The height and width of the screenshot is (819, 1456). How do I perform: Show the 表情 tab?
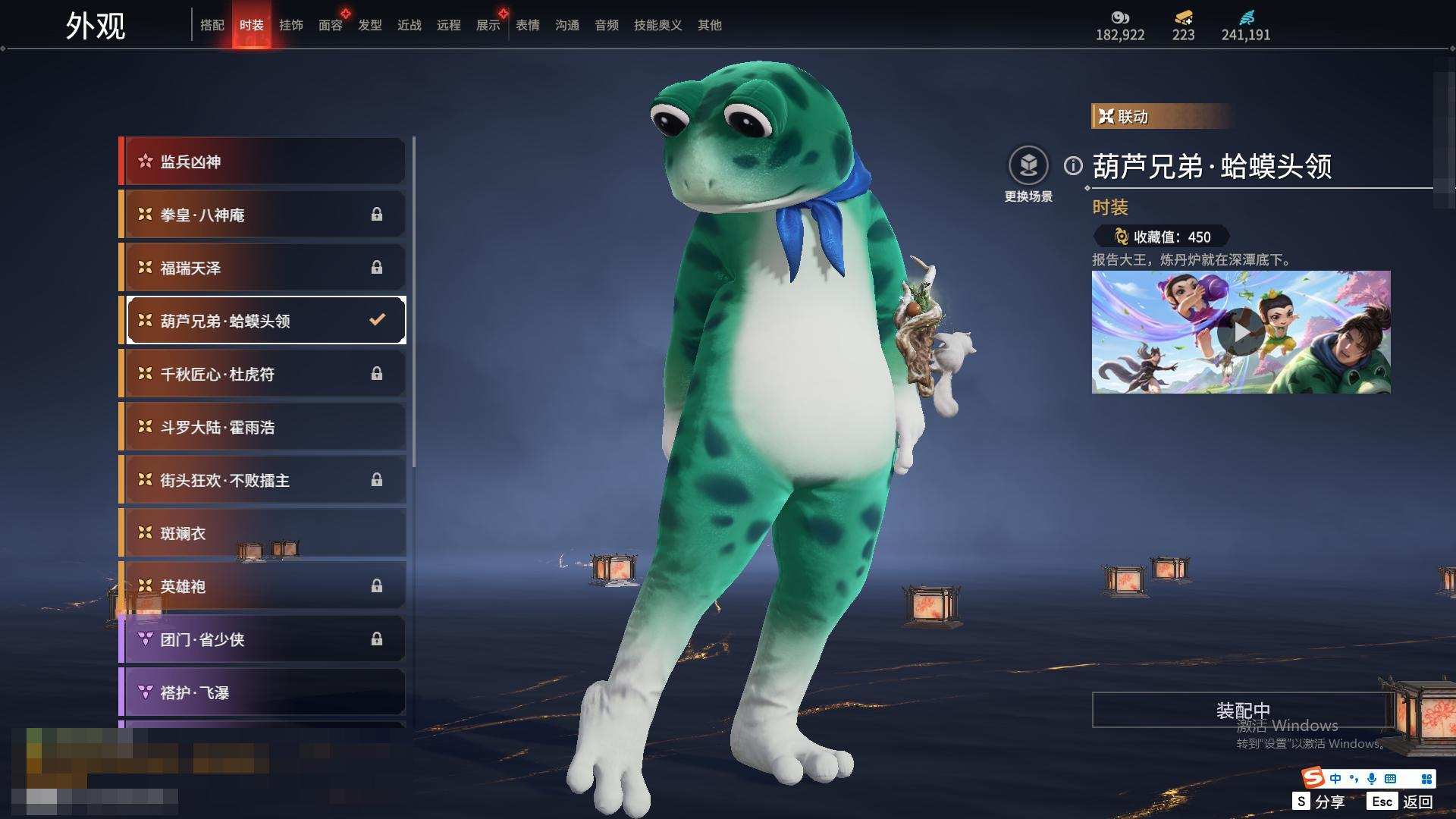click(x=528, y=25)
